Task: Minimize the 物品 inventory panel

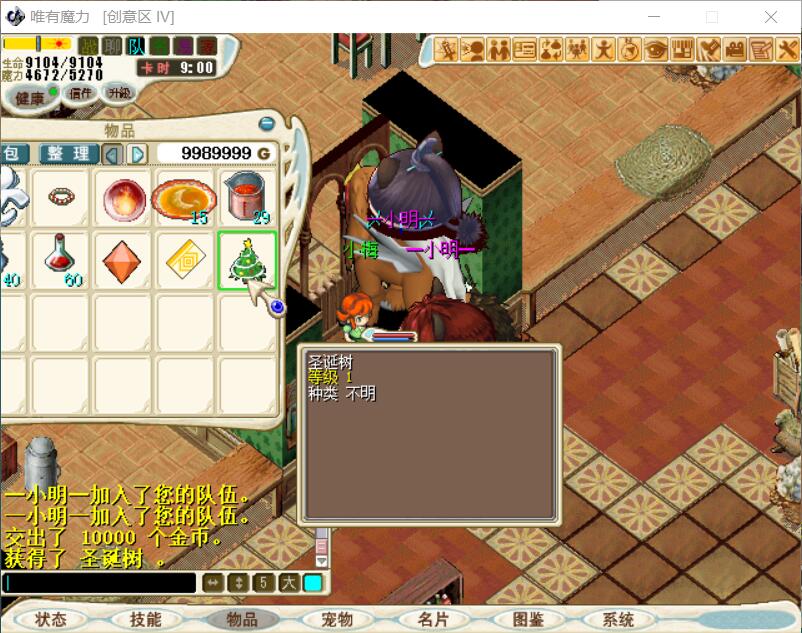Action: coord(267,124)
